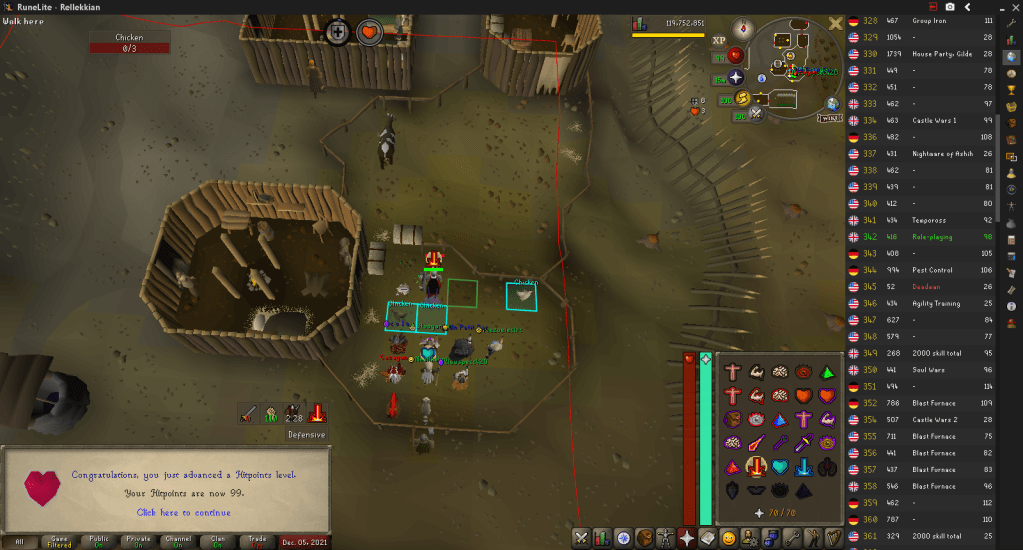1023x550 pixels.
Task: Open the Game Filtered chat tab
Action: [59, 540]
